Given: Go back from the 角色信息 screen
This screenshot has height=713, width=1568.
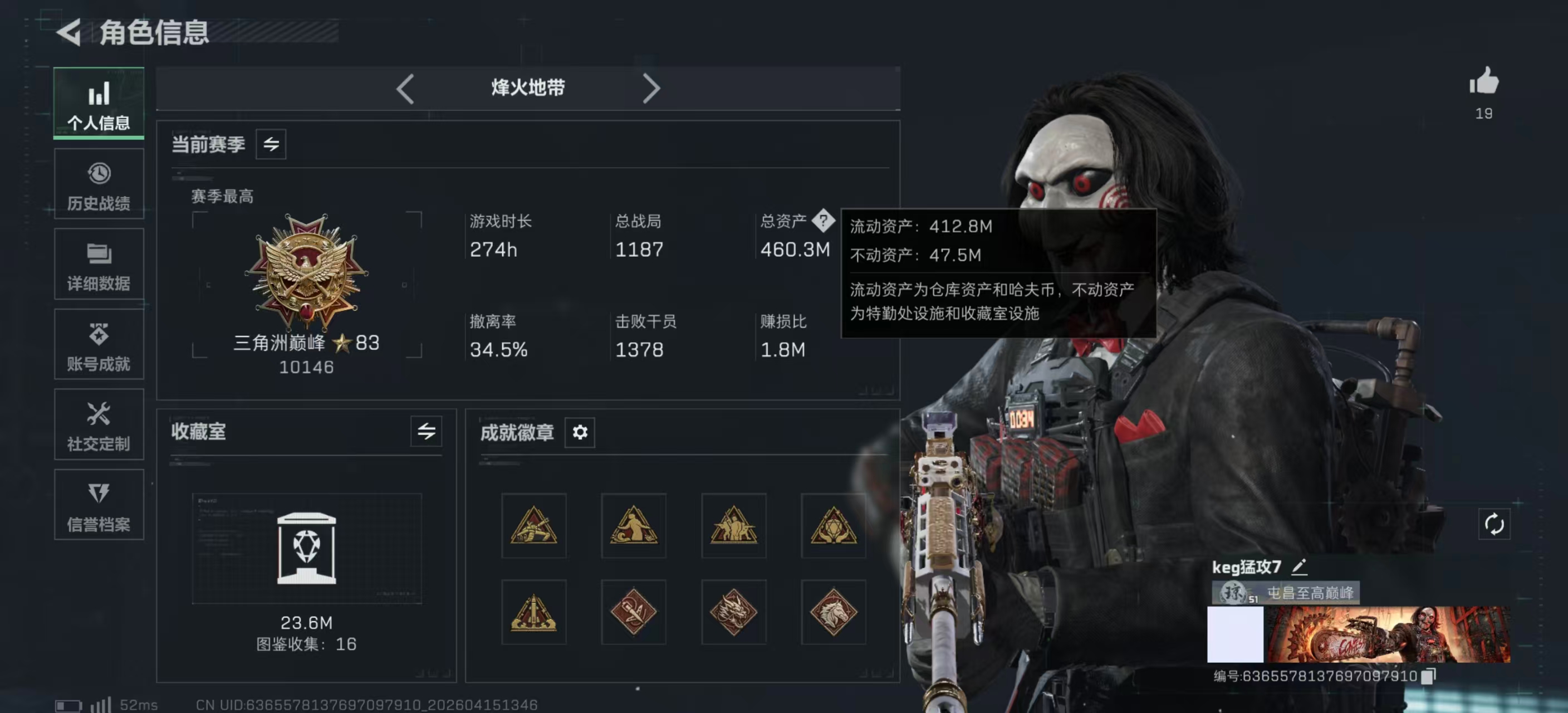Looking at the screenshot, I should [x=70, y=32].
